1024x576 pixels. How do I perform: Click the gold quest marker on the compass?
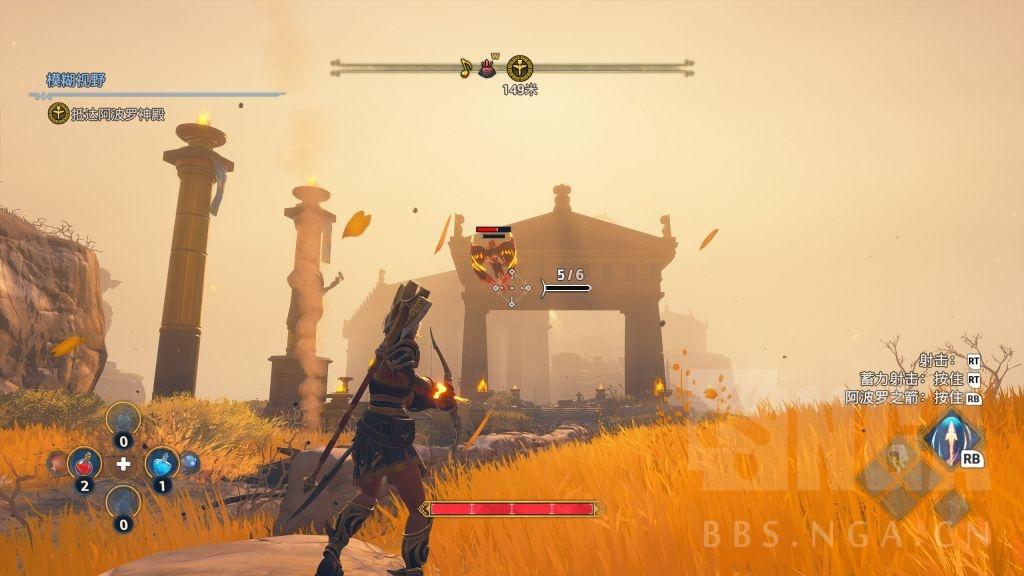tap(519, 68)
